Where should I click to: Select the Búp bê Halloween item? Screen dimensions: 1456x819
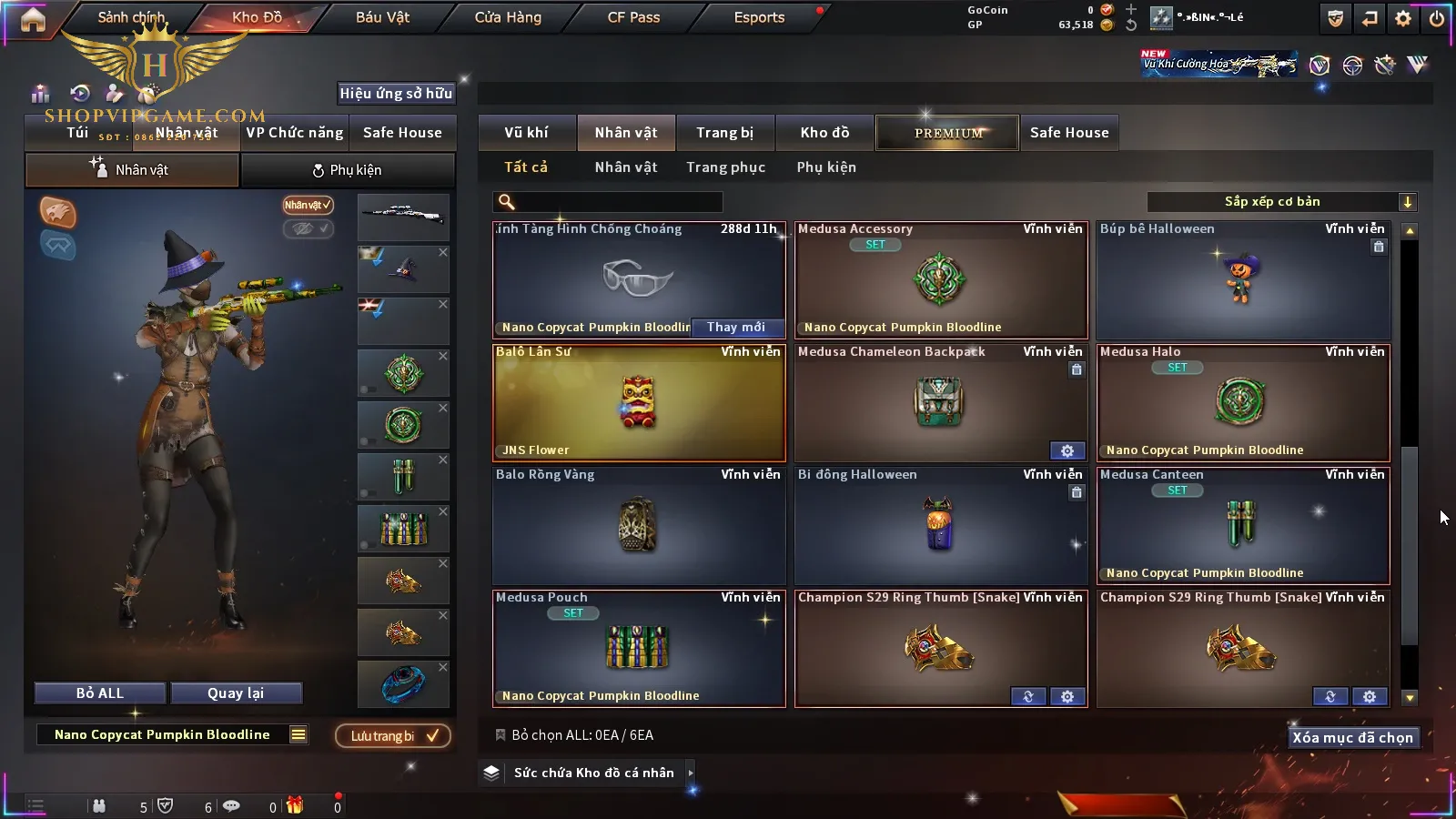pyautogui.click(x=1243, y=280)
